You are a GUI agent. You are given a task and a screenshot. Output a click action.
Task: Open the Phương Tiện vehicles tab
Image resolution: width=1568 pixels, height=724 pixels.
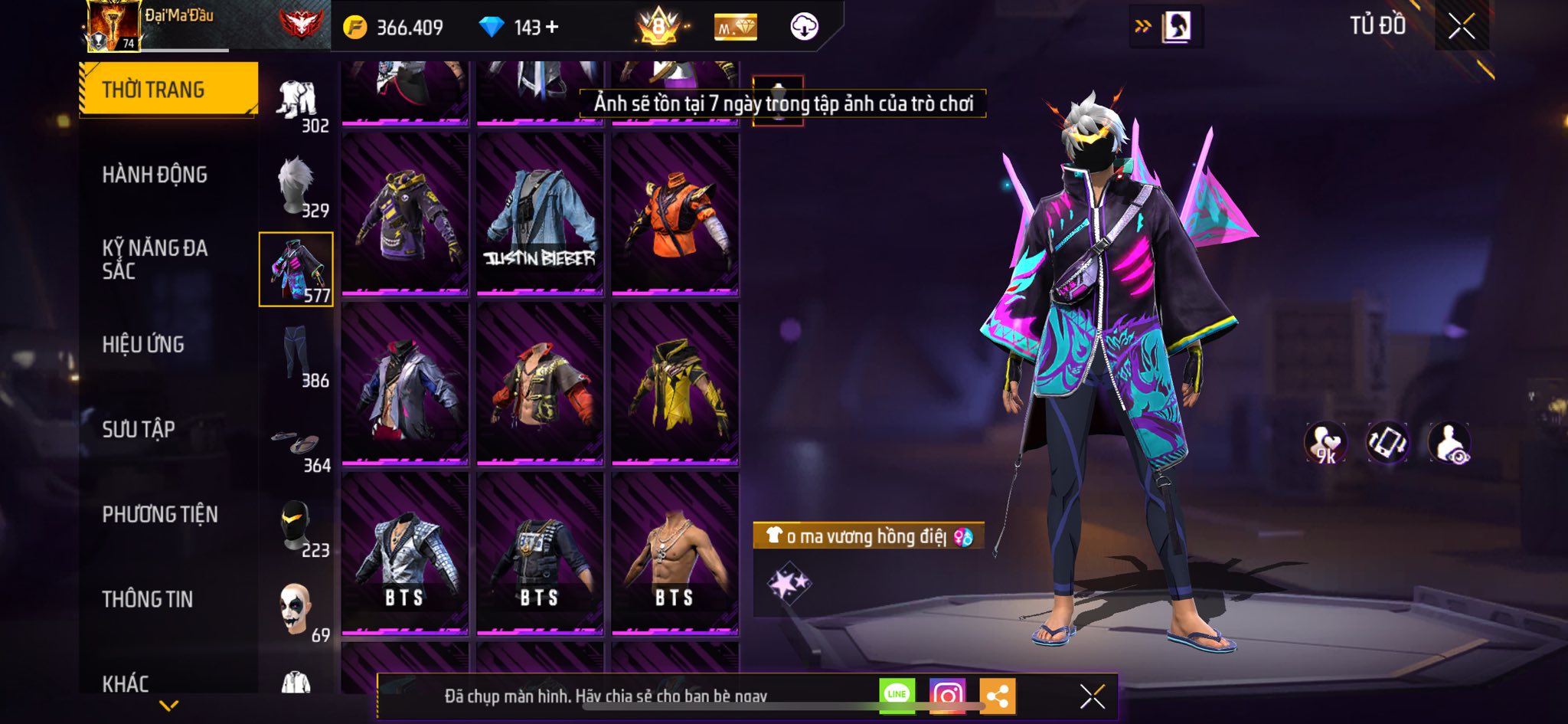(160, 514)
